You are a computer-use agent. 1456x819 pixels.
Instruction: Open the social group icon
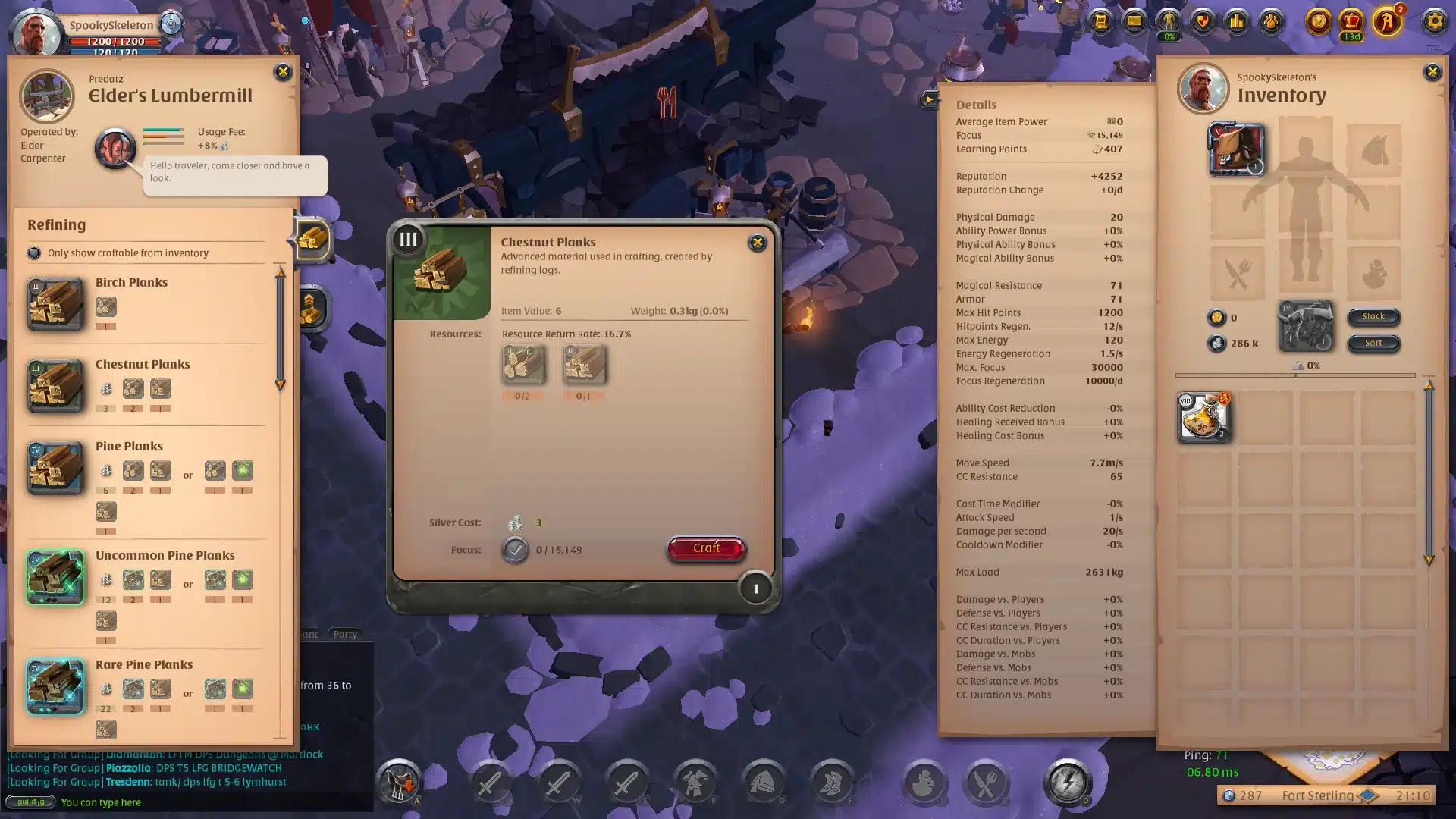tap(1269, 21)
